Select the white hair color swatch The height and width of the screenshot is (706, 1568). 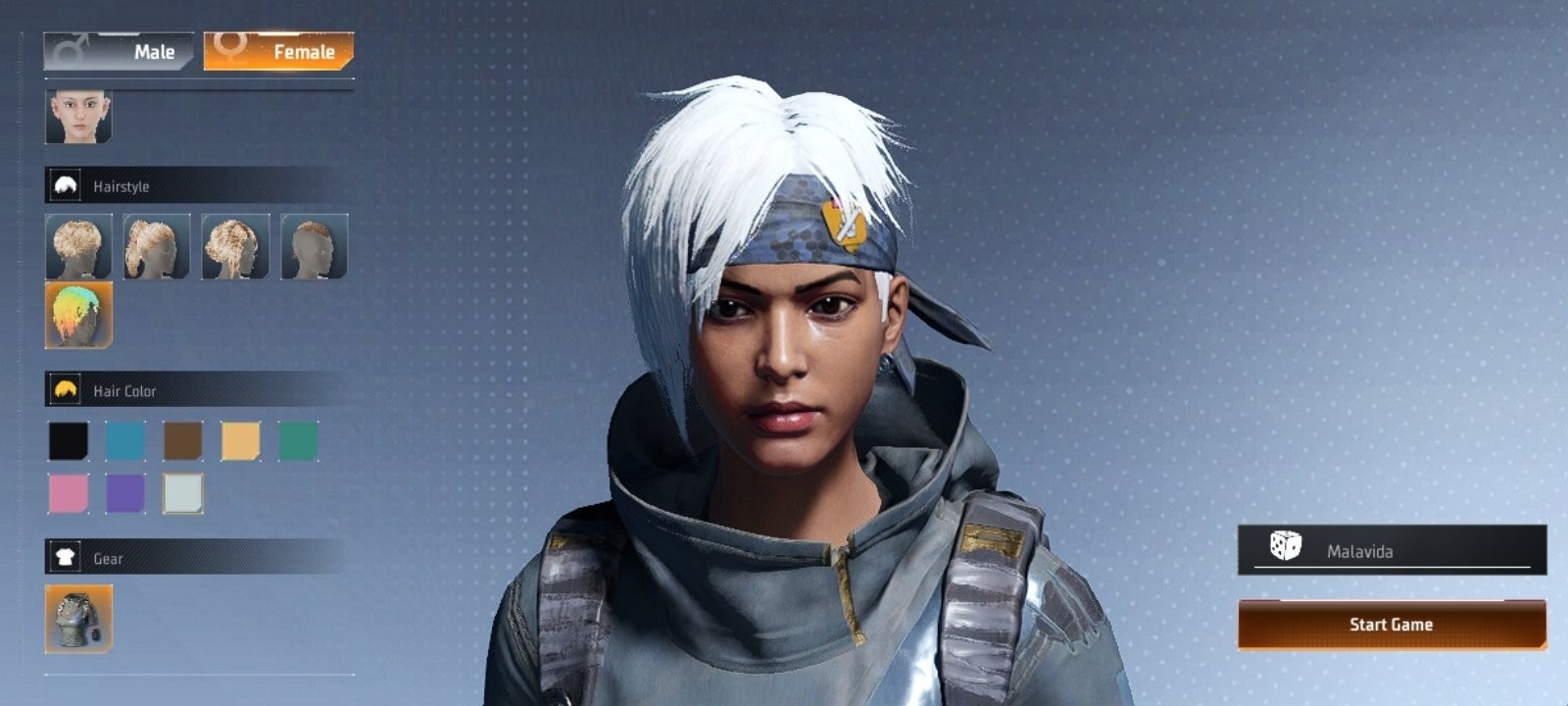tap(183, 493)
